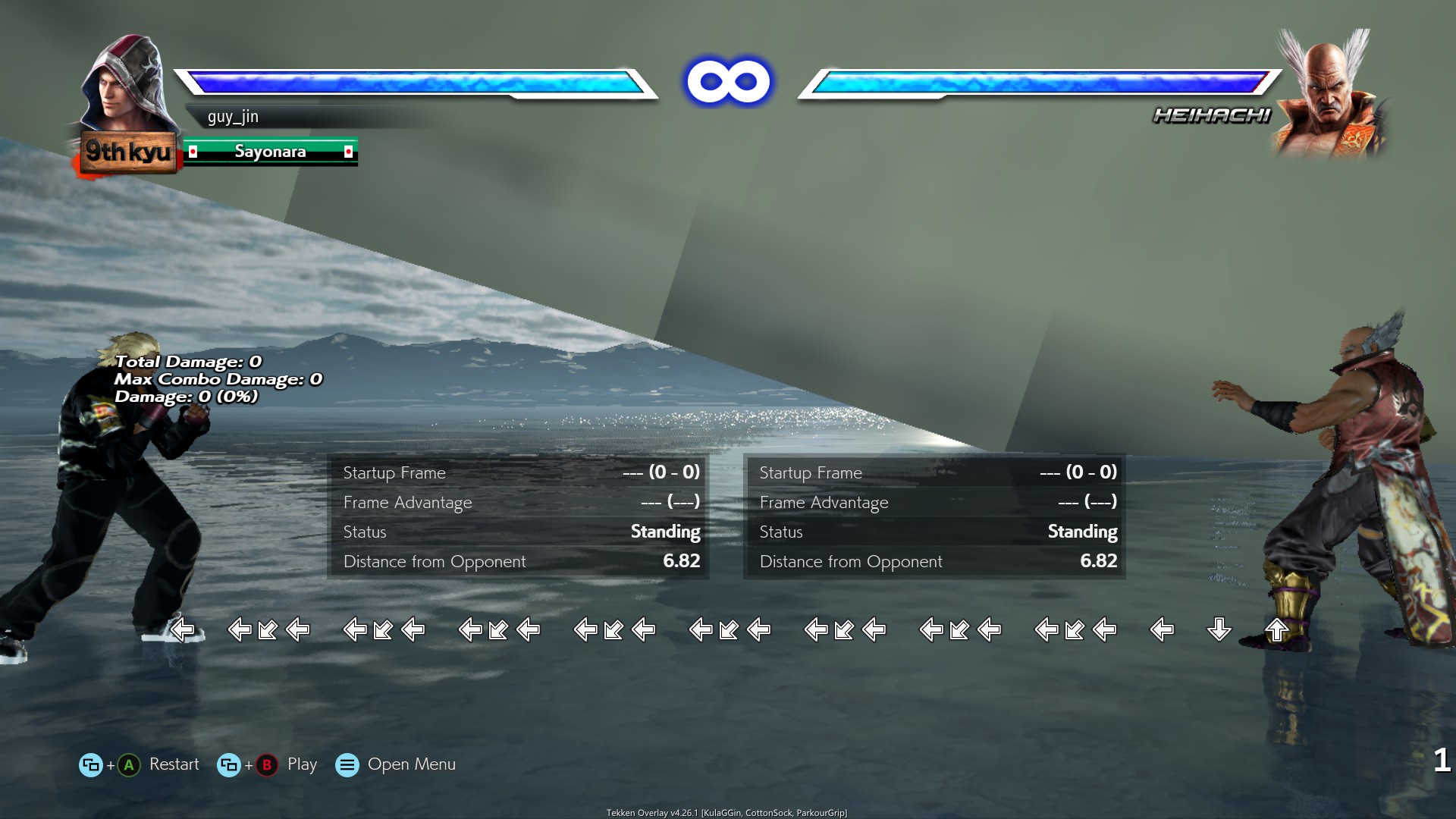Select the green A button icon for Restart
The width and height of the screenshot is (1456, 819).
tap(127, 764)
